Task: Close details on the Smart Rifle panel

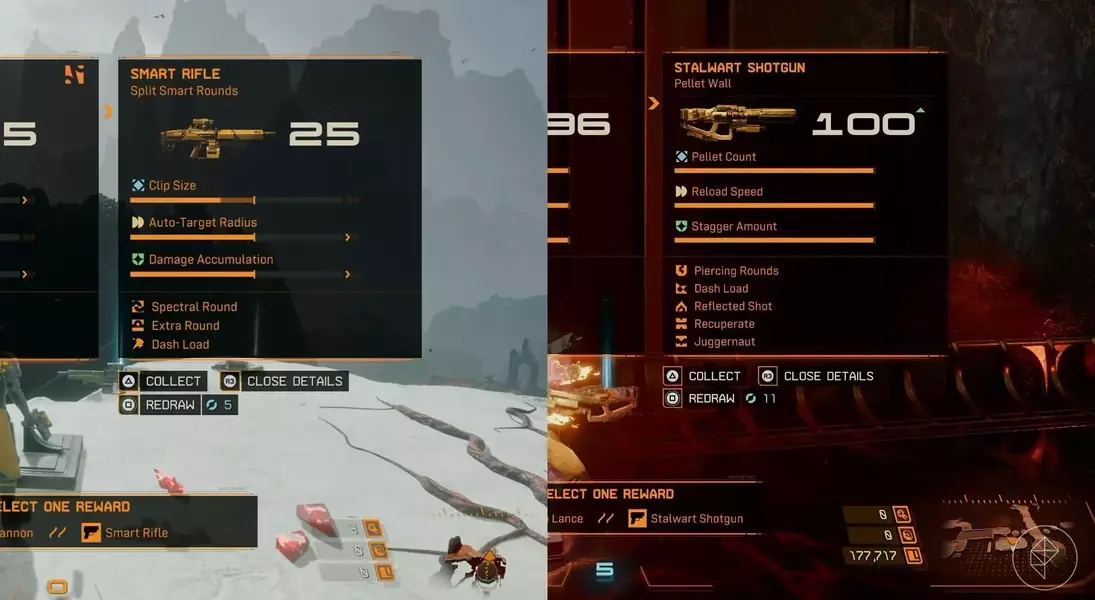Action: [283, 381]
